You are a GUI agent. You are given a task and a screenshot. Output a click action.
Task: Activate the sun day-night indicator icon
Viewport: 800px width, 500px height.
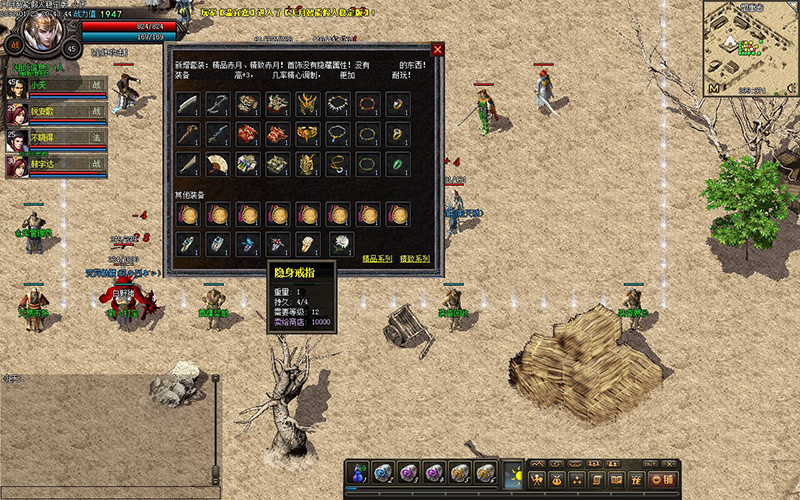514,471
